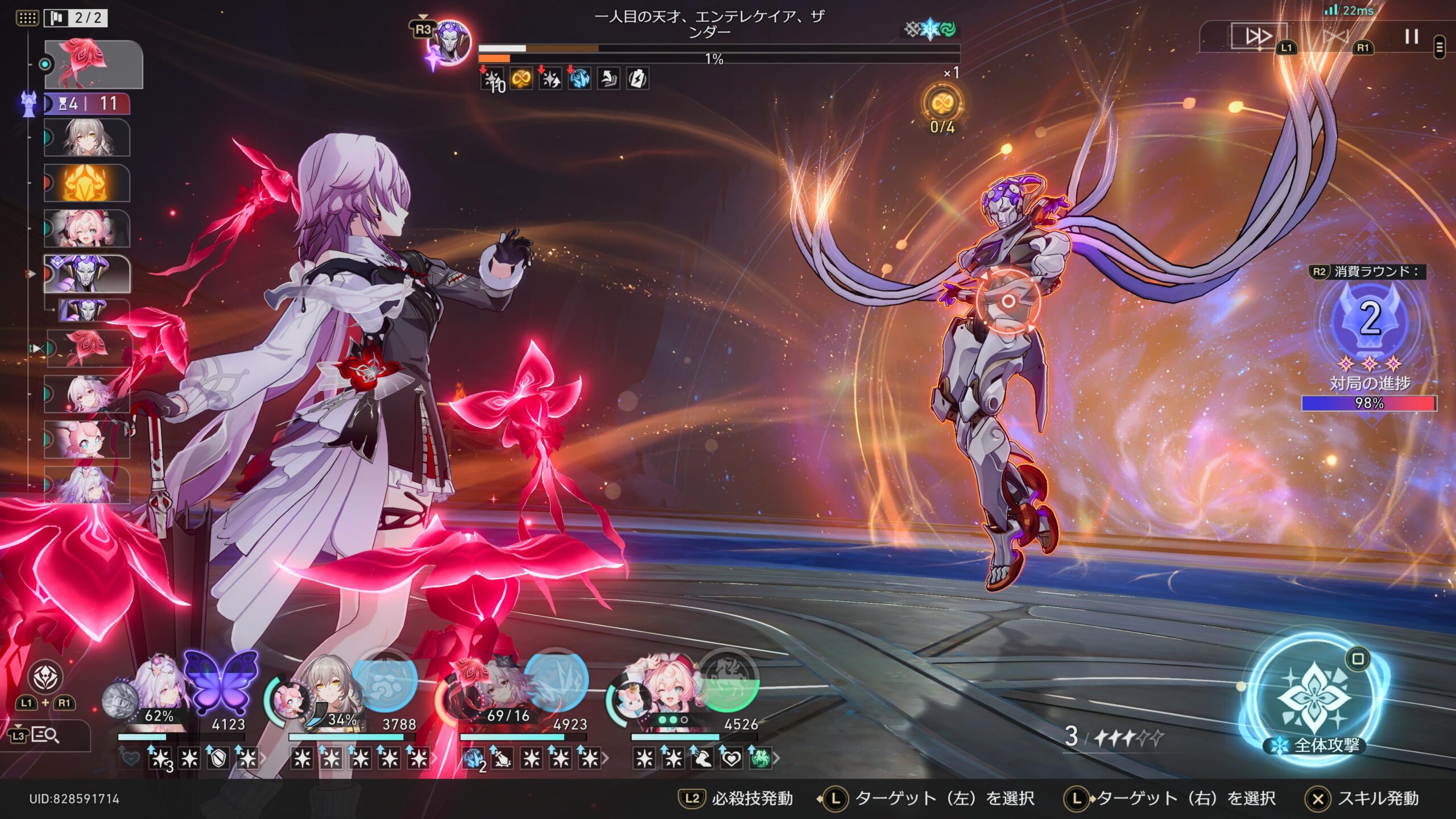Open the dotted grid menu icon

27,18
